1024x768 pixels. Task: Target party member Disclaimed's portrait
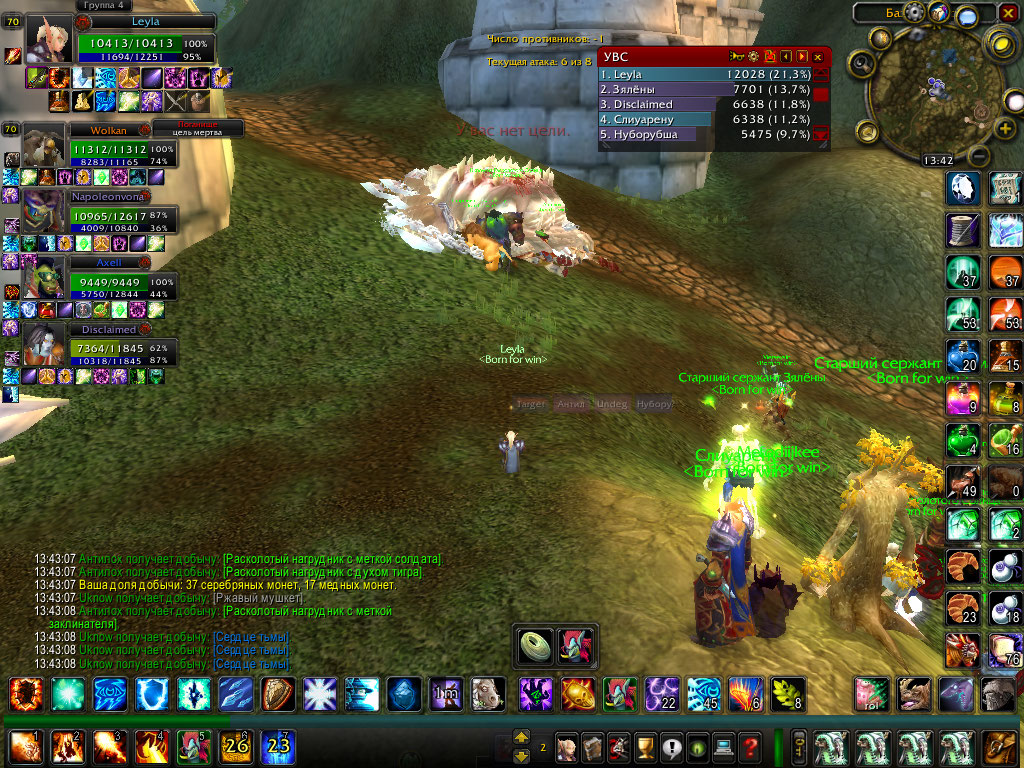tap(44, 345)
